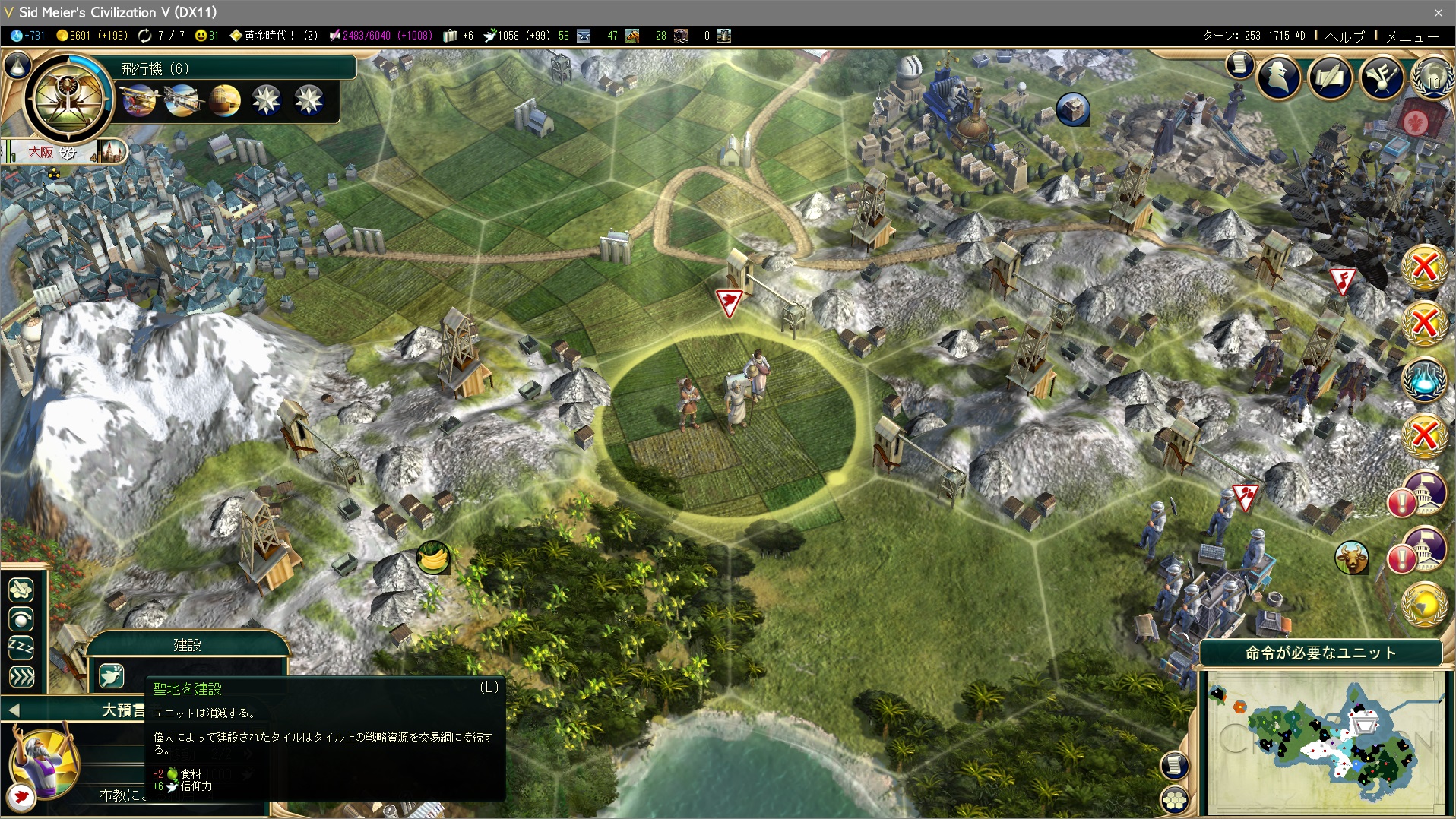1456x819 pixels.
Task: Select the 大阪 city banner
Action: [42, 152]
